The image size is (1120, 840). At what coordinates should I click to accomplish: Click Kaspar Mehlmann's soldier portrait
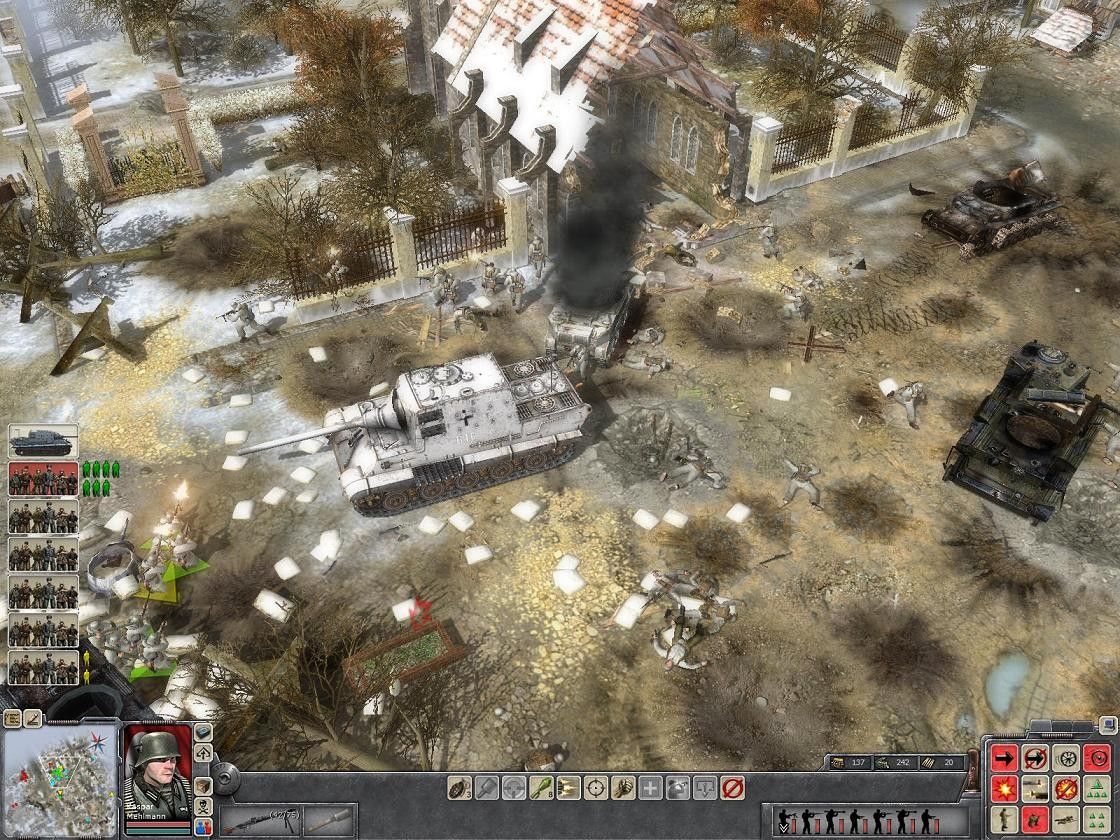pyautogui.click(x=157, y=766)
